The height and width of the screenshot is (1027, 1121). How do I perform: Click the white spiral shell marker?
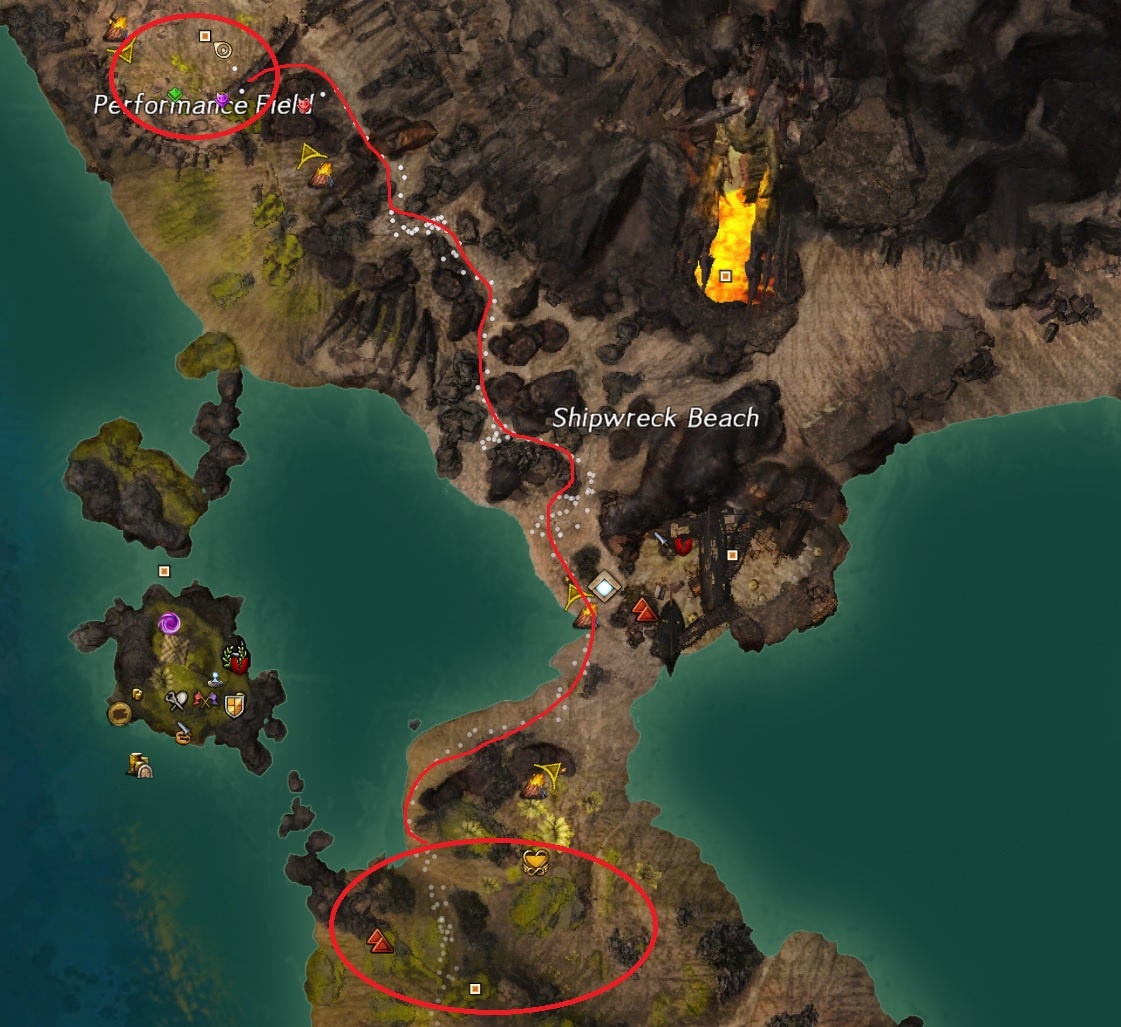223,48
